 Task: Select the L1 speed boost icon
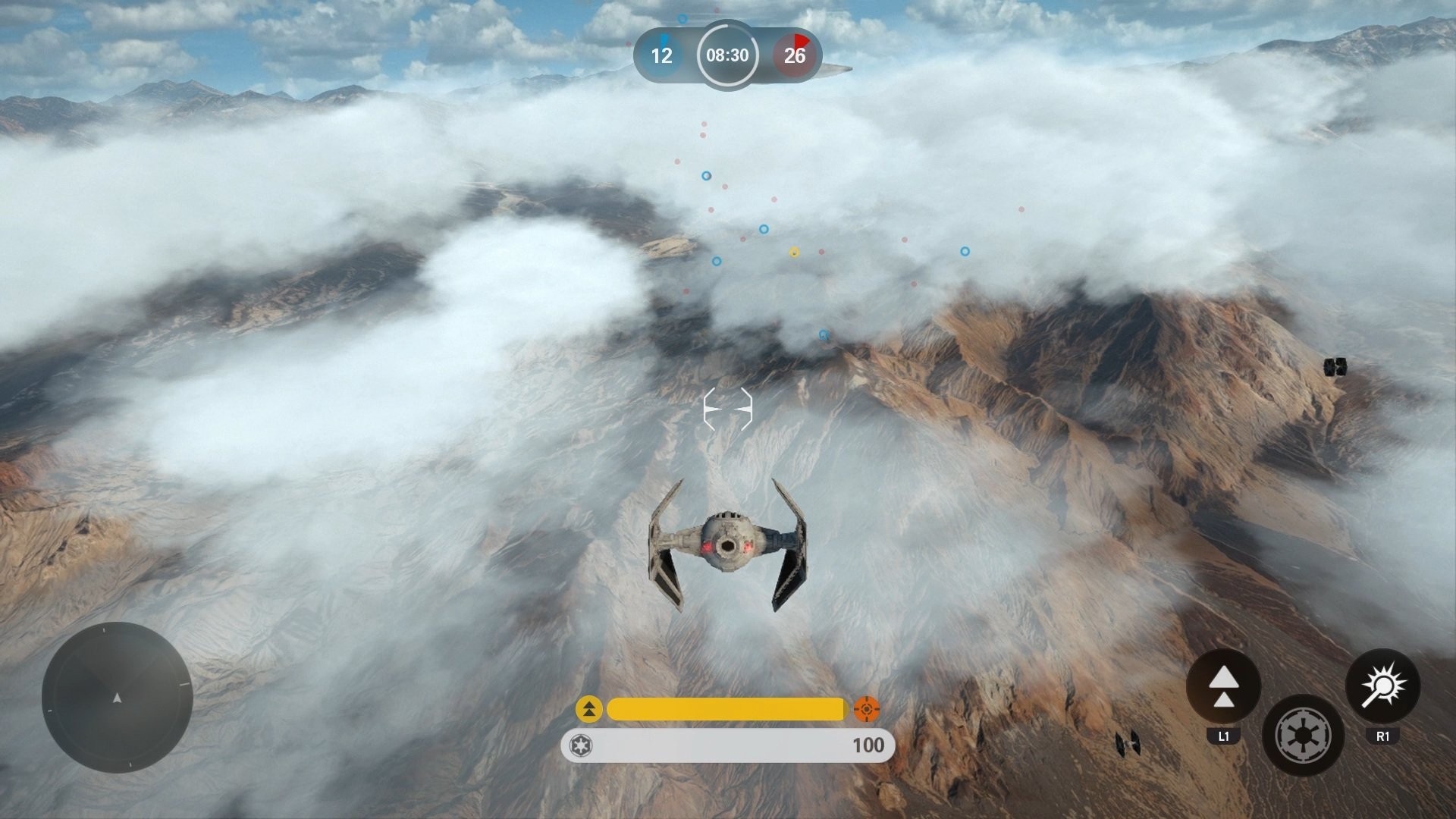[x=1223, y=689]
